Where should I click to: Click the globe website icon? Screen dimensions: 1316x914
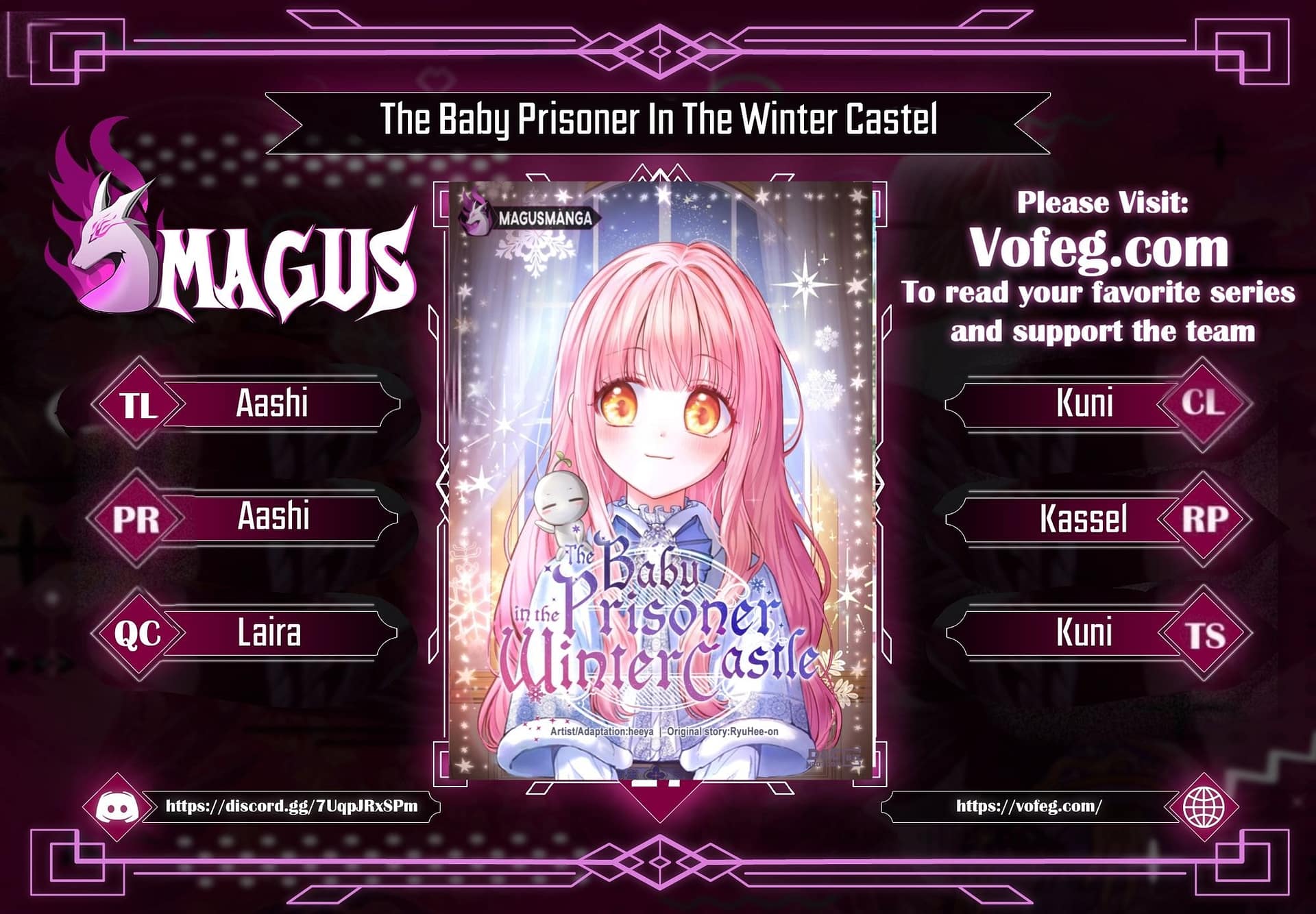[x=1204, y=807]
